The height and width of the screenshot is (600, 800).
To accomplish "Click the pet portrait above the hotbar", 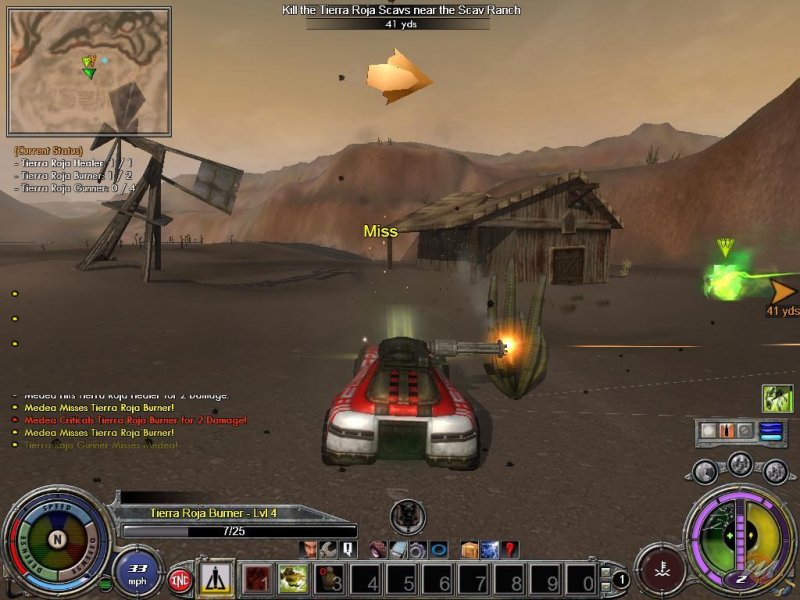I will pyautogui.click(x=407, y=515).
